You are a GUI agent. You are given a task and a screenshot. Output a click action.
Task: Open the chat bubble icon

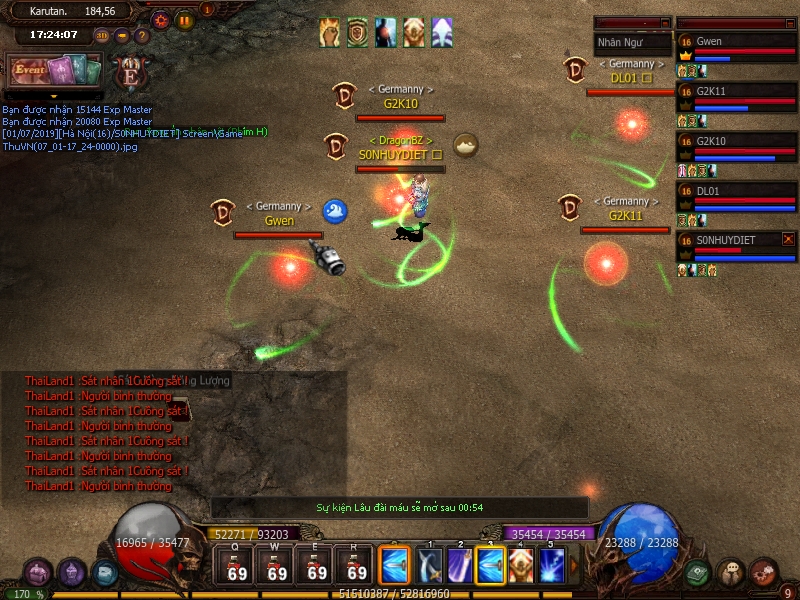731,573
